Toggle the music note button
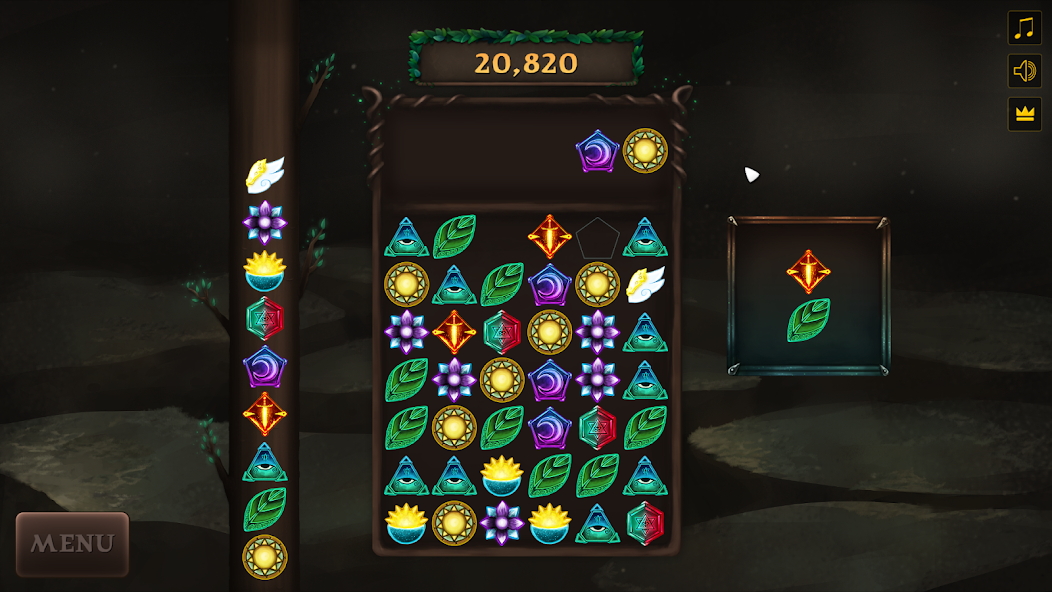Screen dimensions: 1052x592 1024,28
